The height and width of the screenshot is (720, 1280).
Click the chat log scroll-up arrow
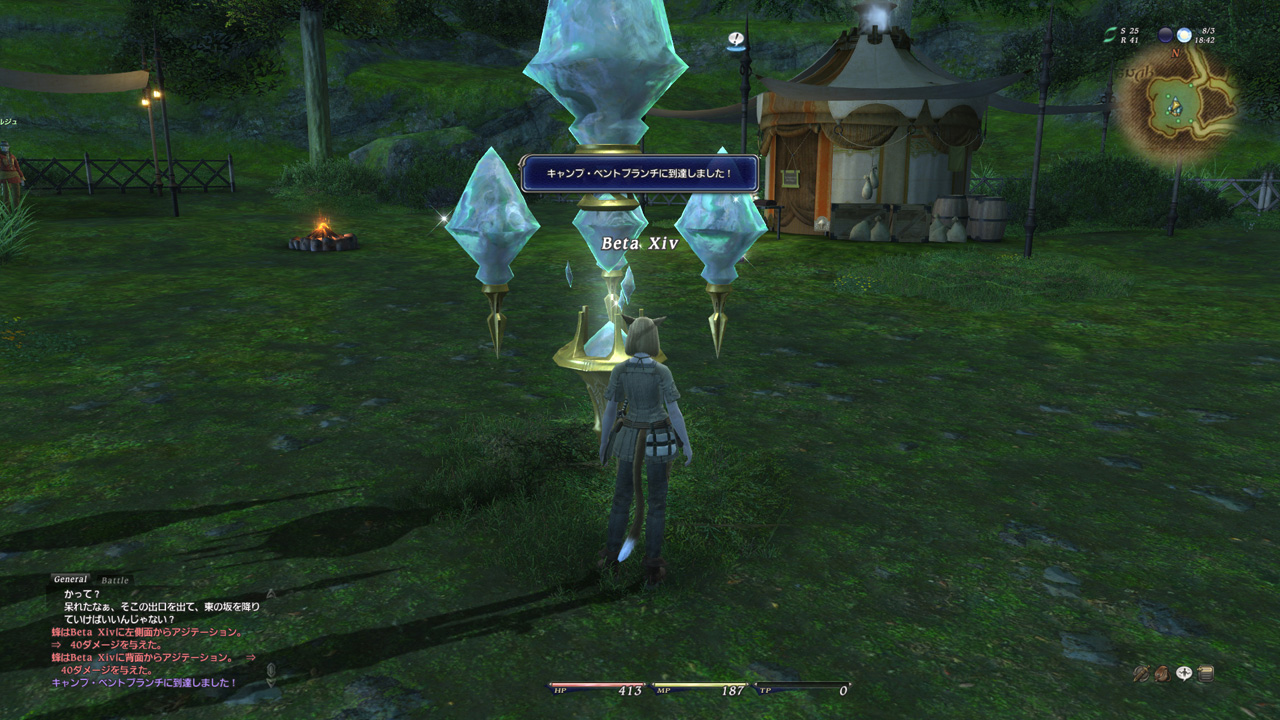click(x=270, y=593)
